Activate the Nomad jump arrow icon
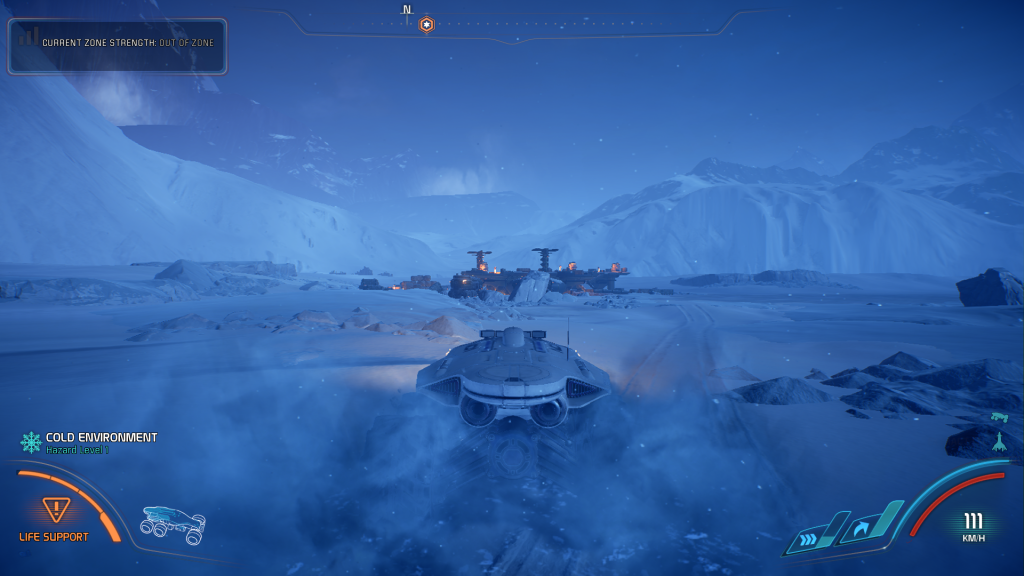 [x=863, y=526]
